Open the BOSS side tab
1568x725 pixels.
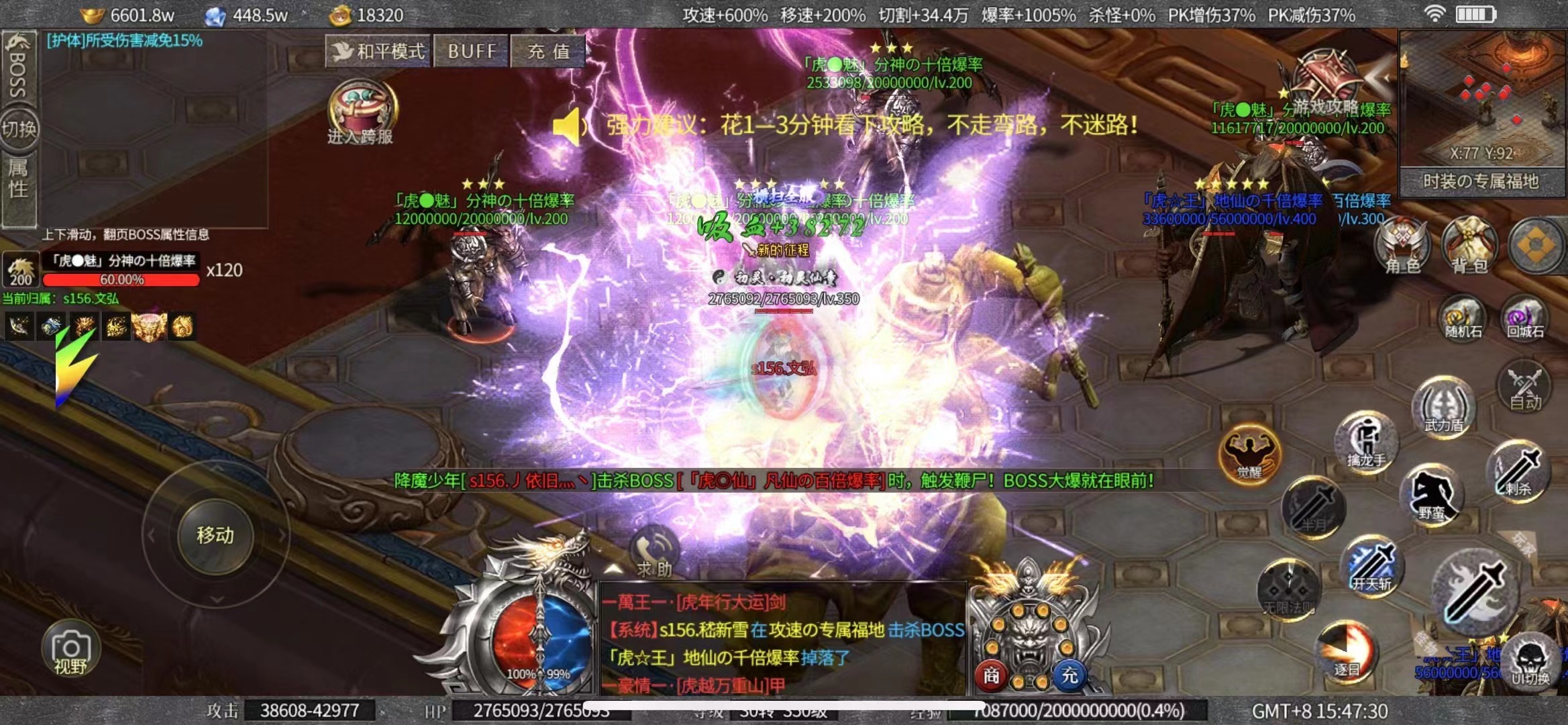18,67
